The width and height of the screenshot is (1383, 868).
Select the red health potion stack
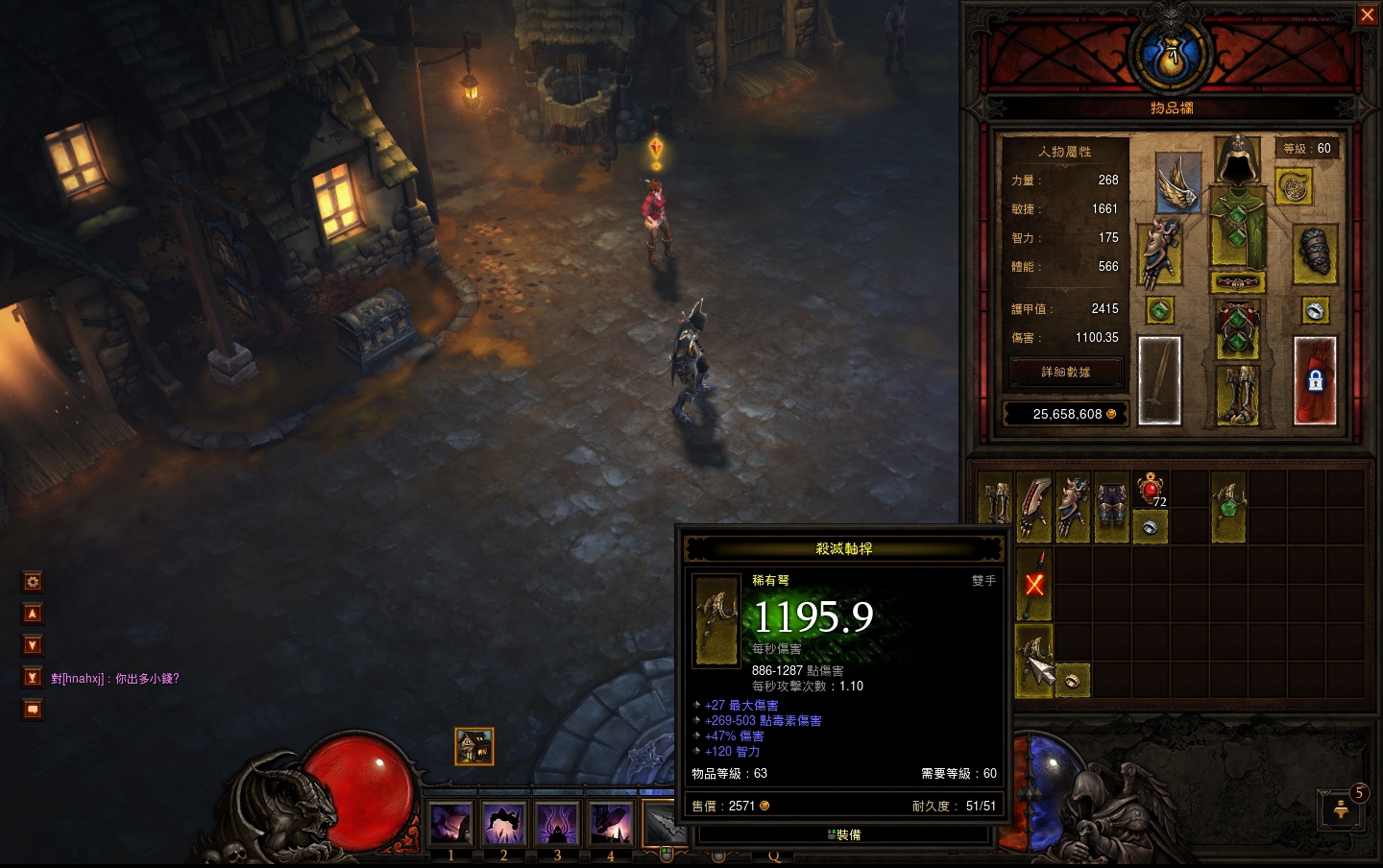(1151, 489)
